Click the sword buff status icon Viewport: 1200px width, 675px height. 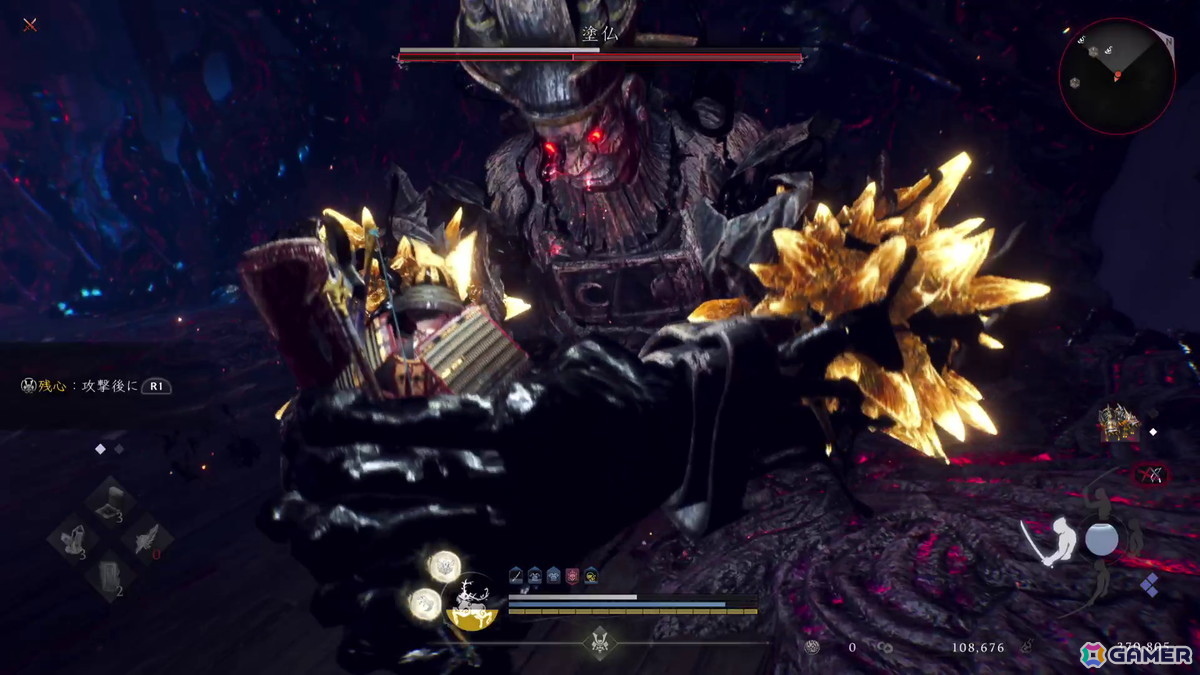(x=516, y=574)
